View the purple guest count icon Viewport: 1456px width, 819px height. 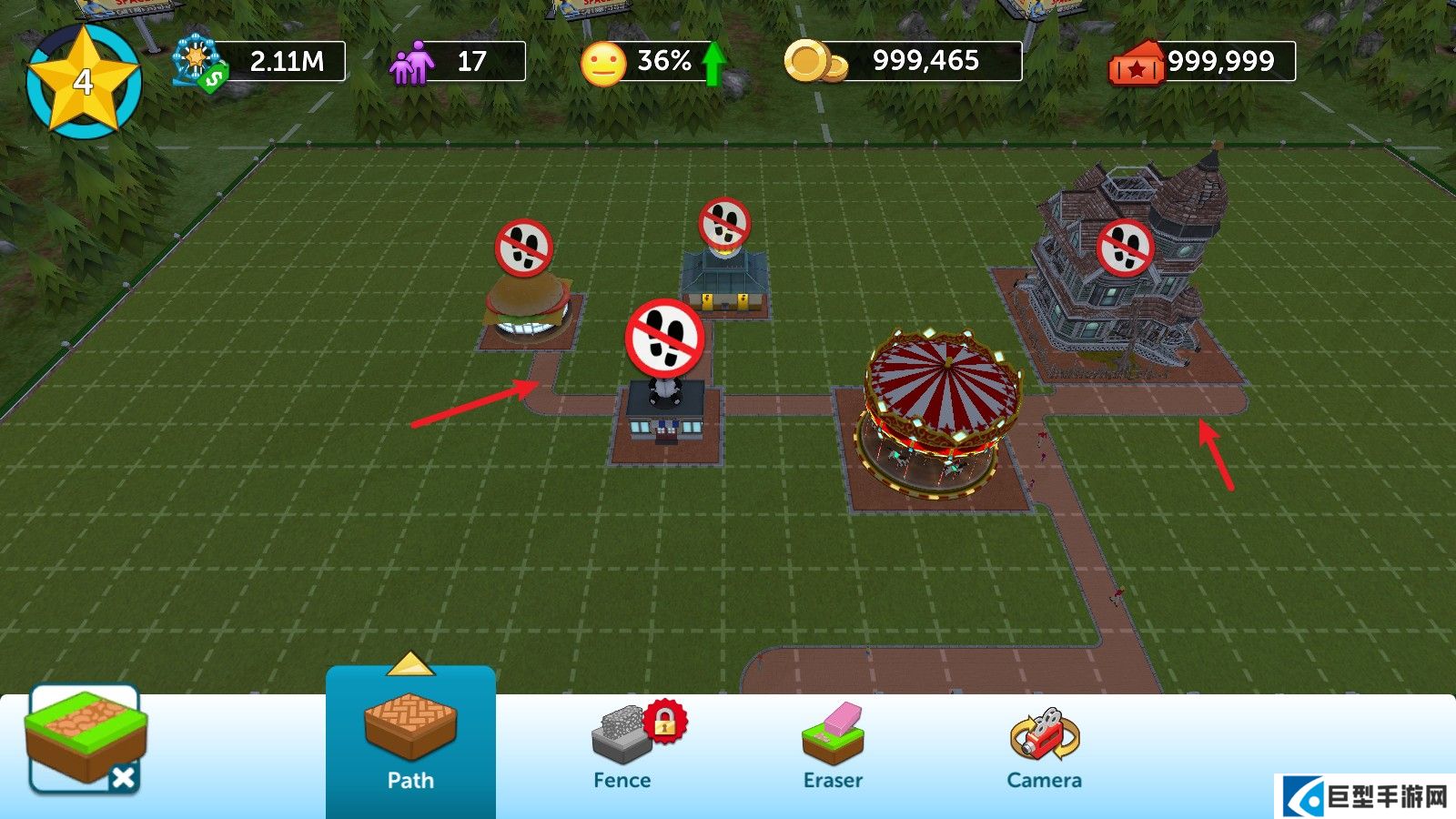point(412,62)
